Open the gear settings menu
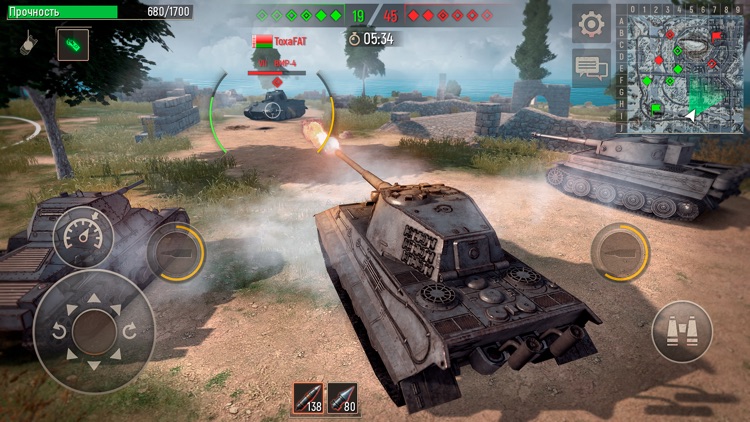 (x=591, y=24)
